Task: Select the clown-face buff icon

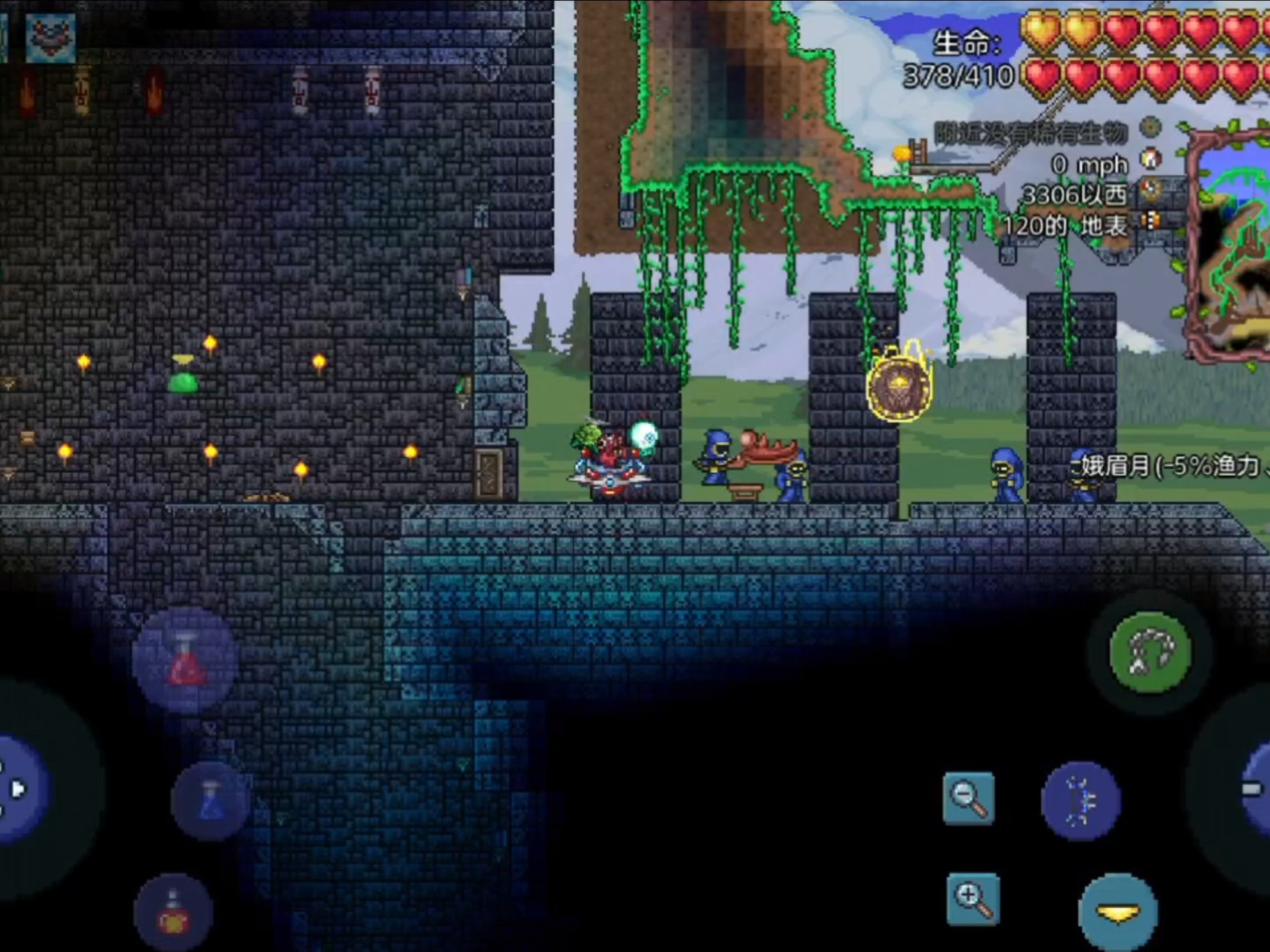Action: pyautogui.click(x=51, y=38)
